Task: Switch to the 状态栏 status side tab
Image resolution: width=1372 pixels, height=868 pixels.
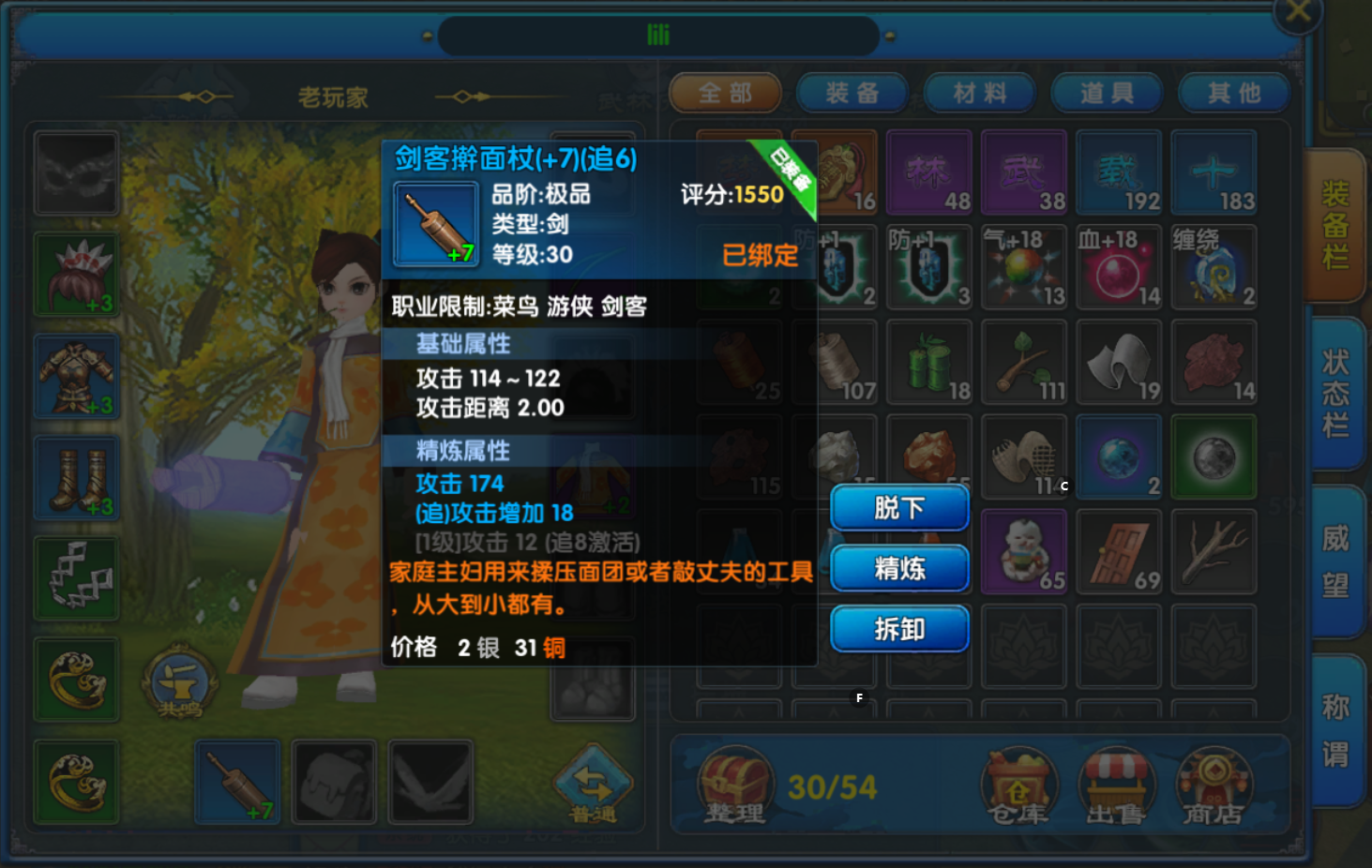Action: click(x=1335, y=394)
